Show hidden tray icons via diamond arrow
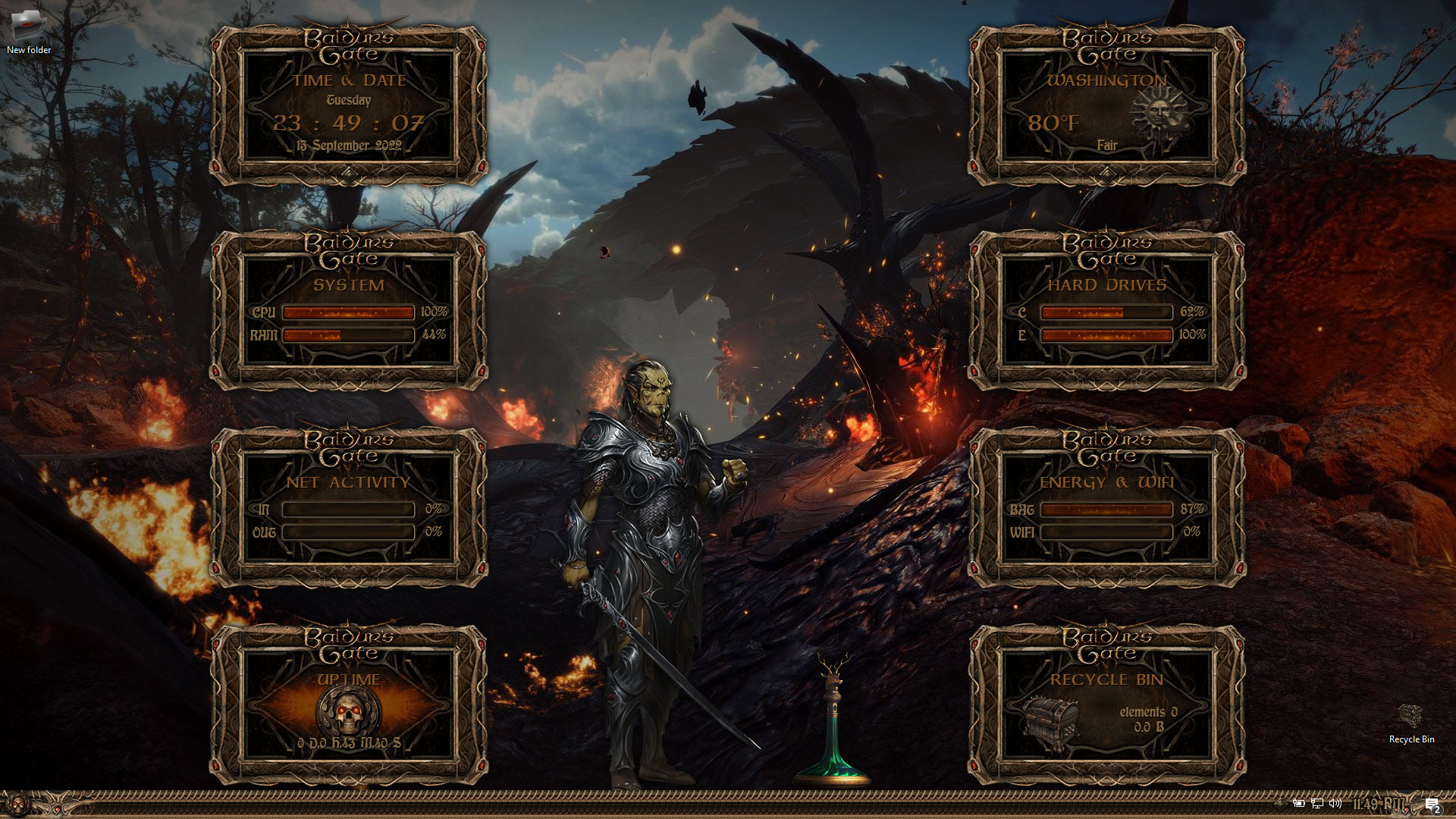 [1281, 804]
